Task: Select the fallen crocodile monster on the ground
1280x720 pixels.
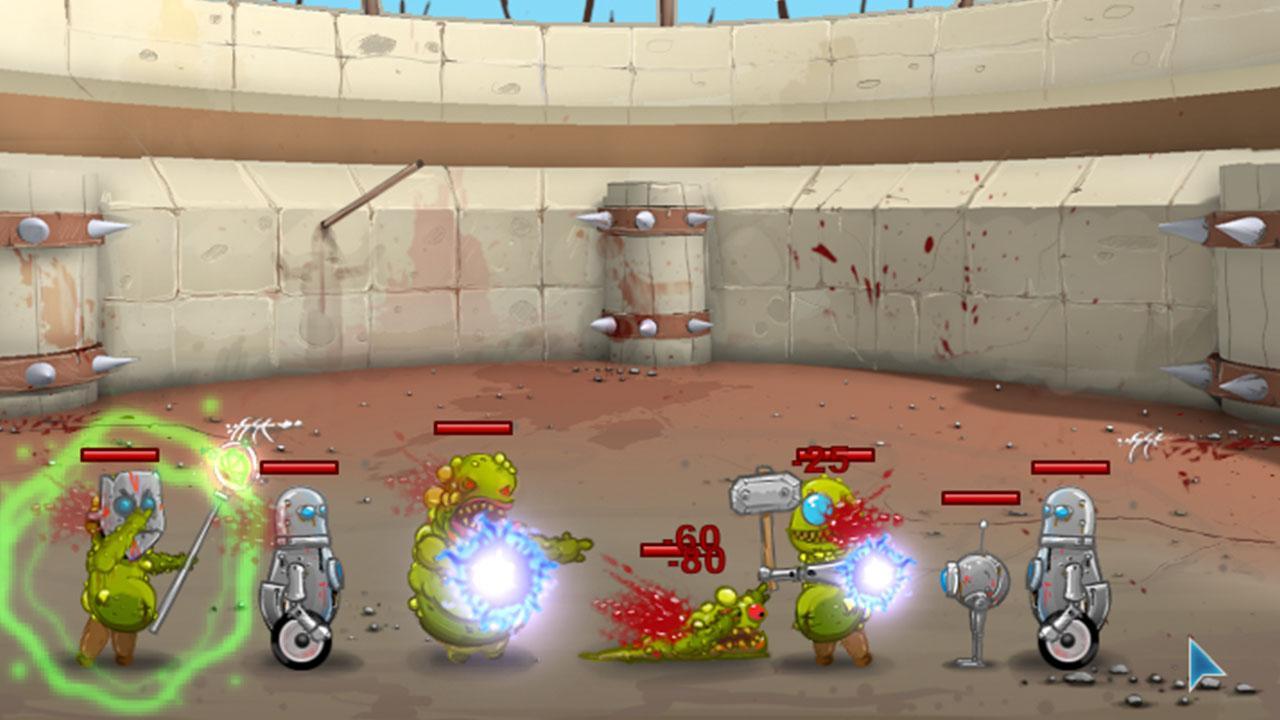Action: pos(690,640)
